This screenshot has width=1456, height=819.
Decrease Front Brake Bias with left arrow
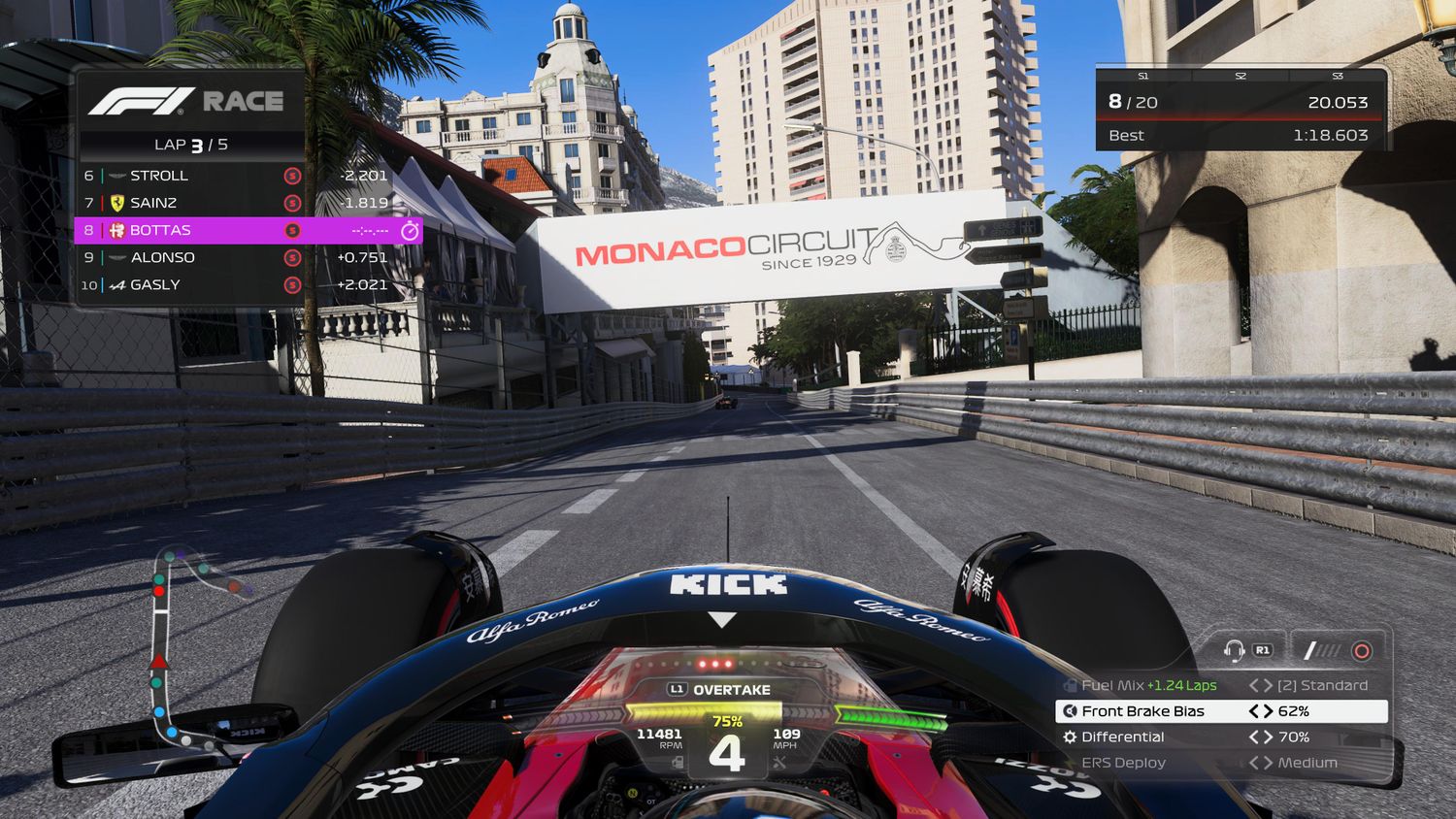(1254, 711)
